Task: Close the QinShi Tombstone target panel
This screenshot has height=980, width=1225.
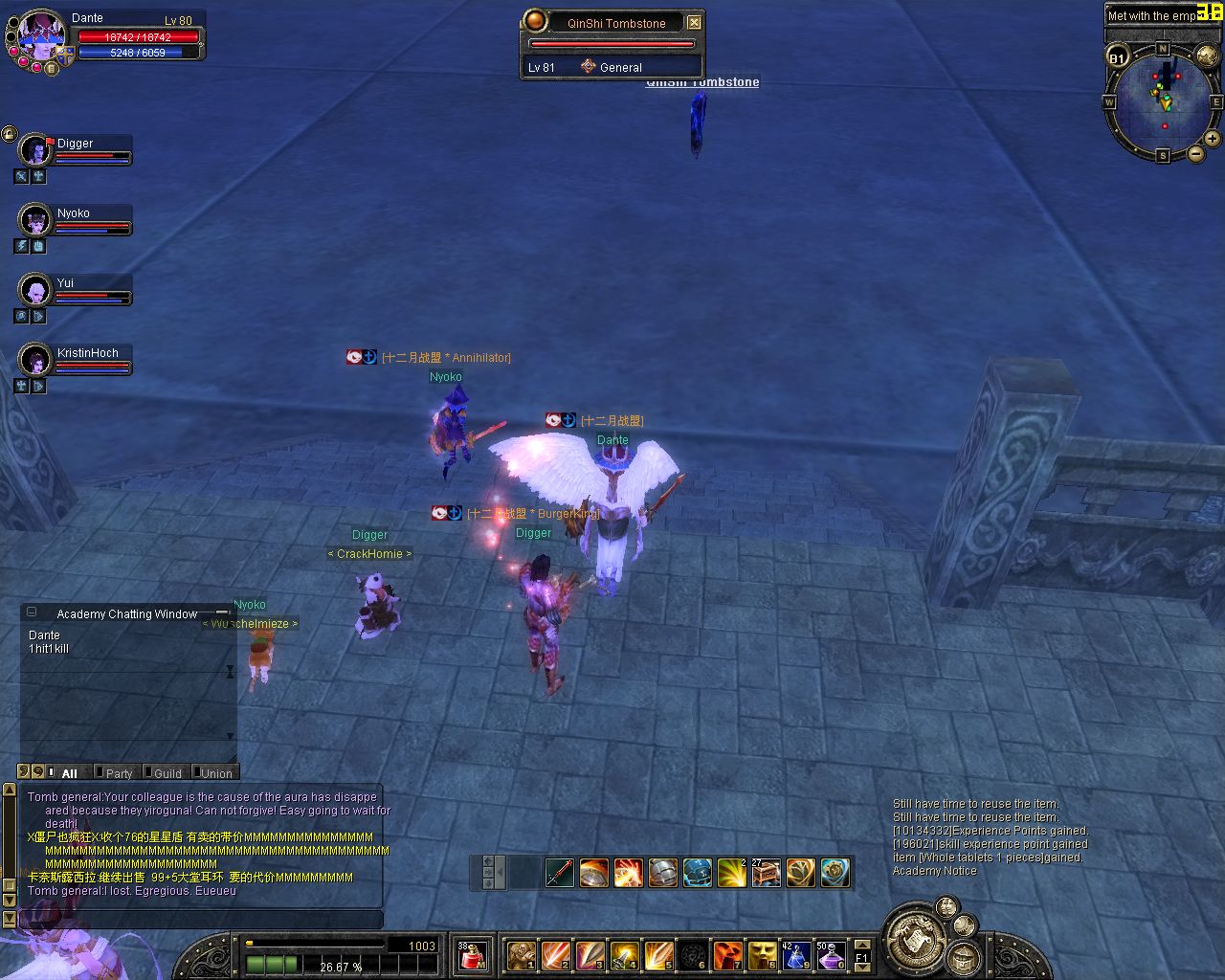Action: 695,22
